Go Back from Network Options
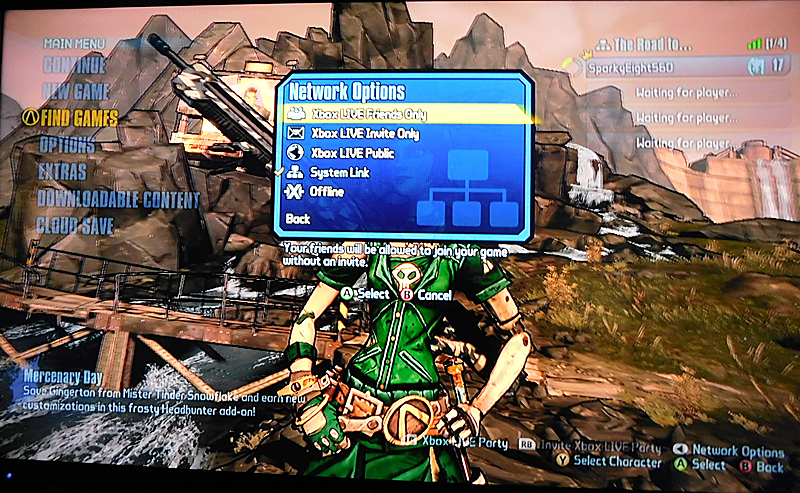800x493 pixels. point(298,218)
